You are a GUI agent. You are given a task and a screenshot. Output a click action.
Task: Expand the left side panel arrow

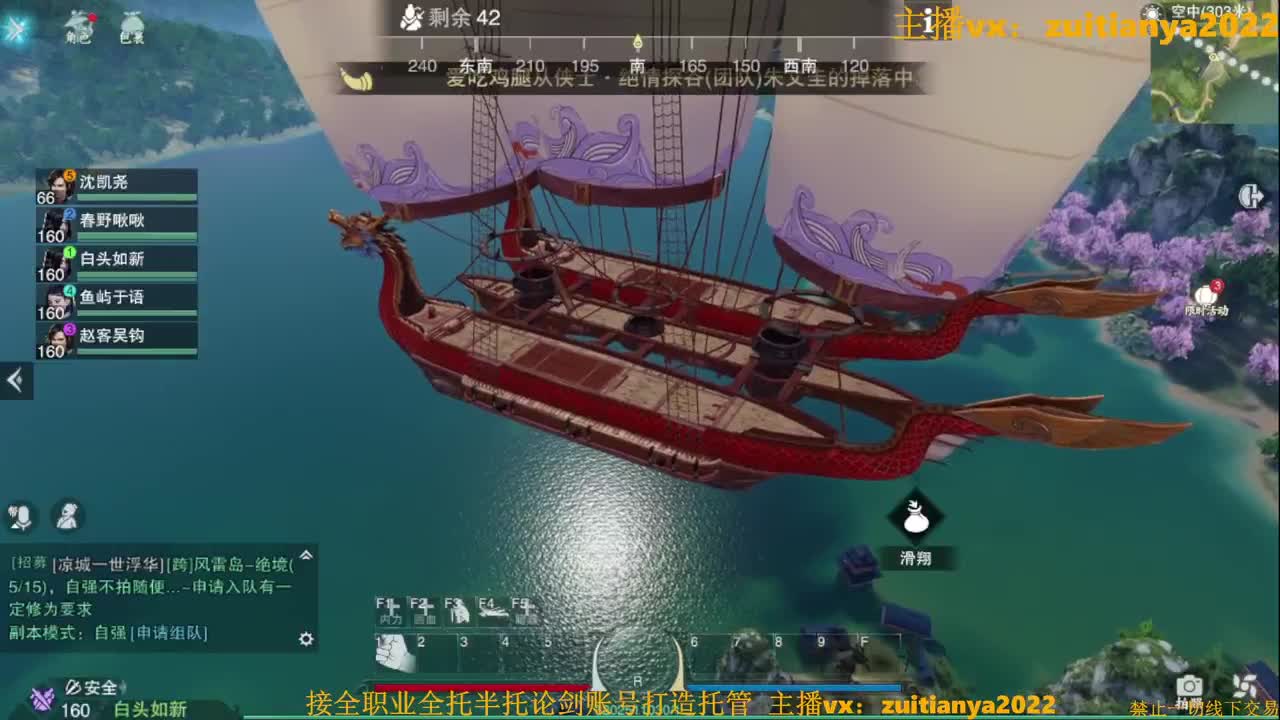[x=14, y=380]
